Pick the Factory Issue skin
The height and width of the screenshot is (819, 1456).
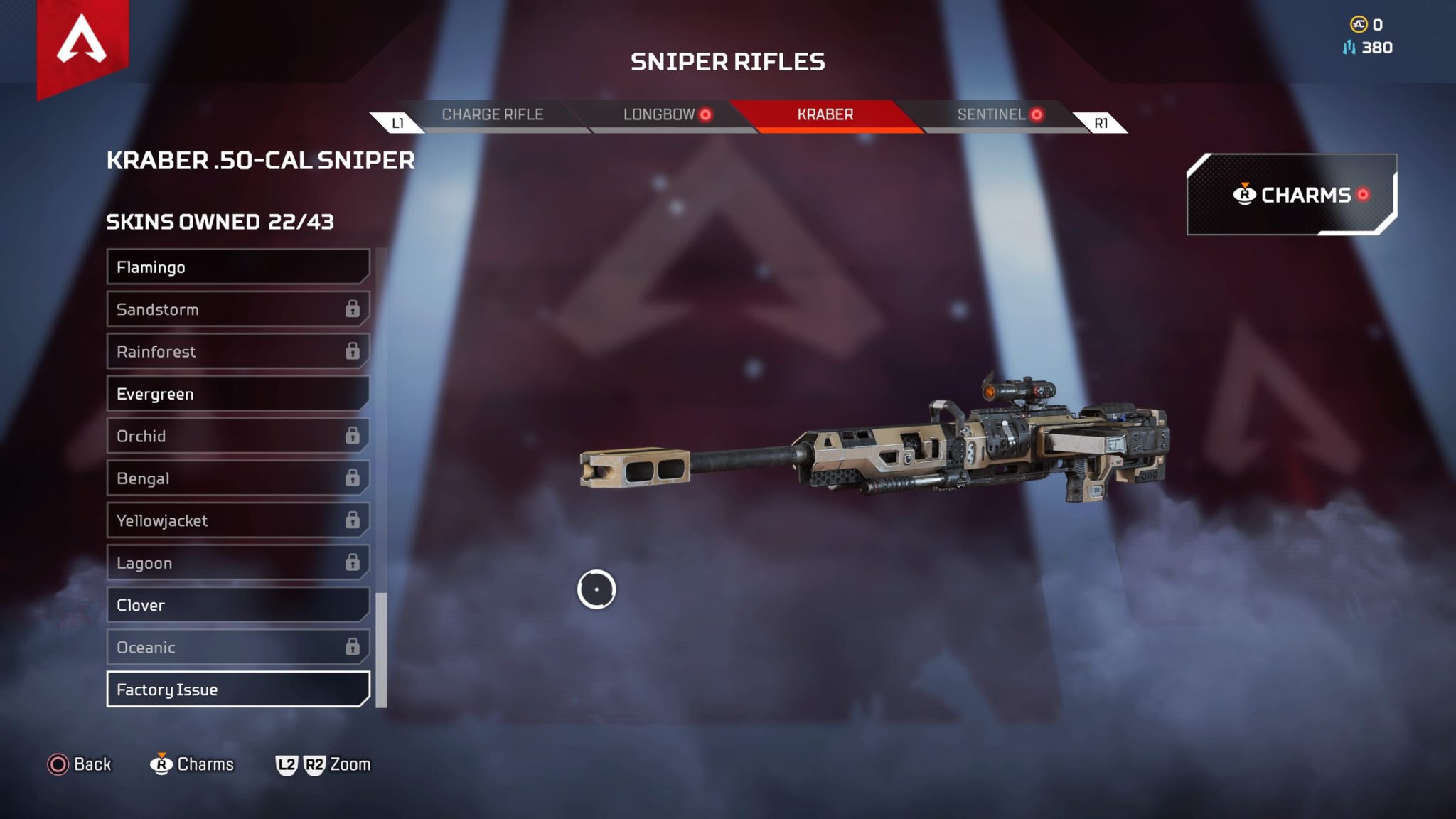pyautogui.click(x=237, y=690)
